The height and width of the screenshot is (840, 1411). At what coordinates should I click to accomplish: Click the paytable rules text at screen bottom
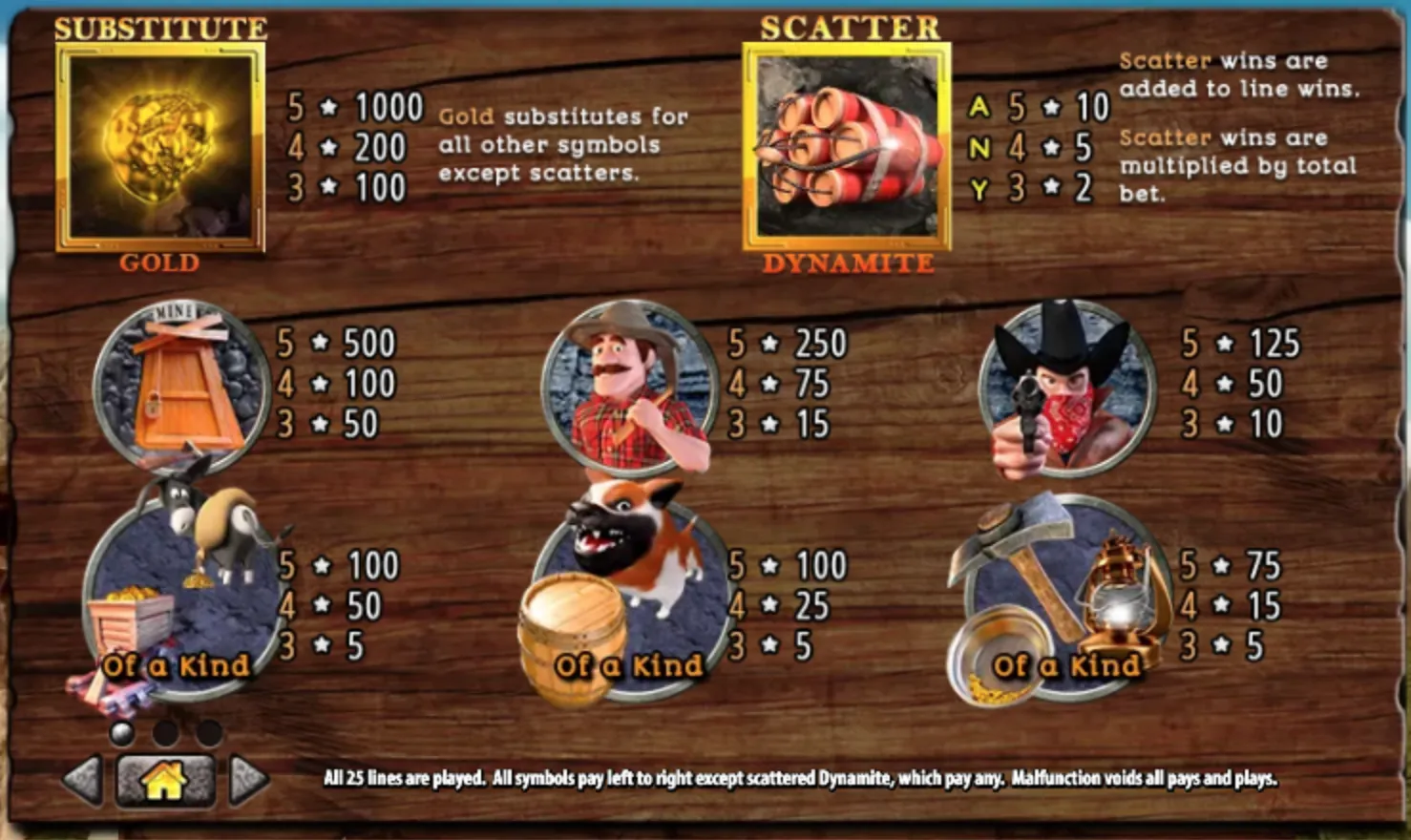pos(800,777)
